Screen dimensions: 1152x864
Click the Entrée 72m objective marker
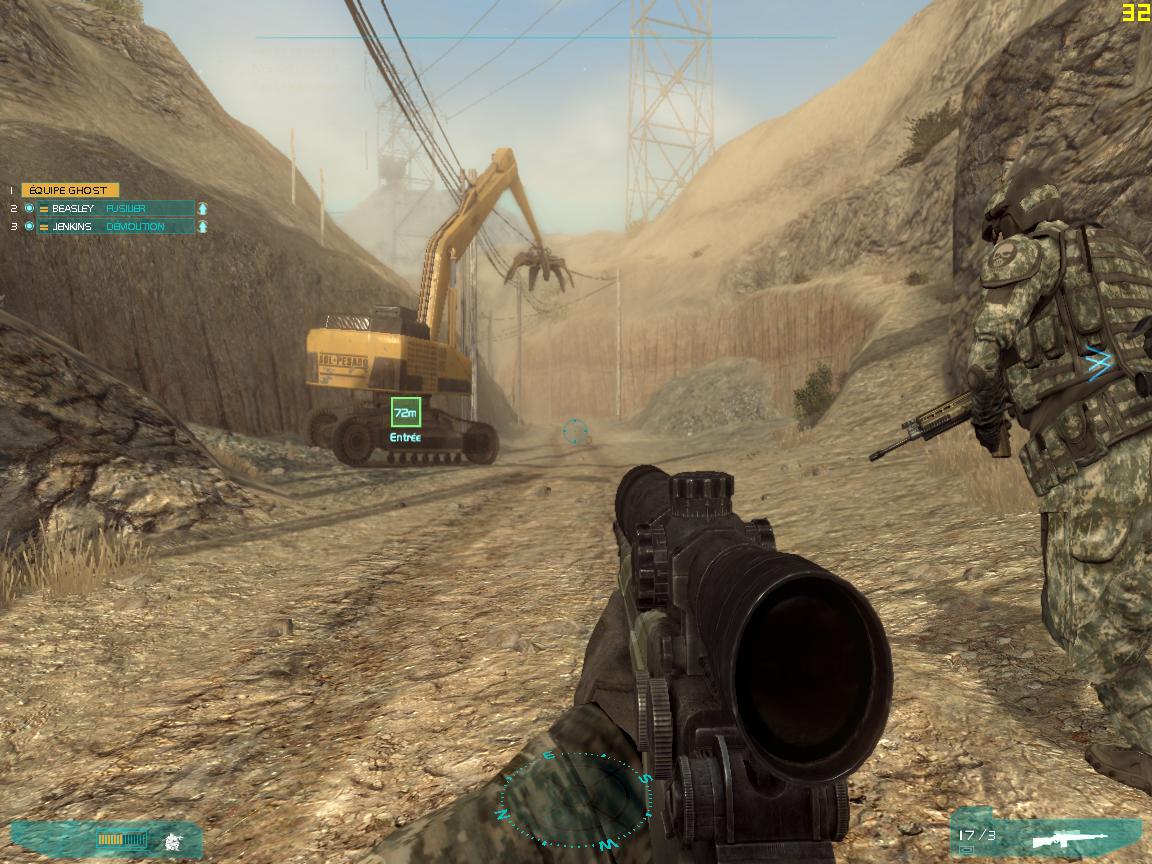(x=405, y=412)
